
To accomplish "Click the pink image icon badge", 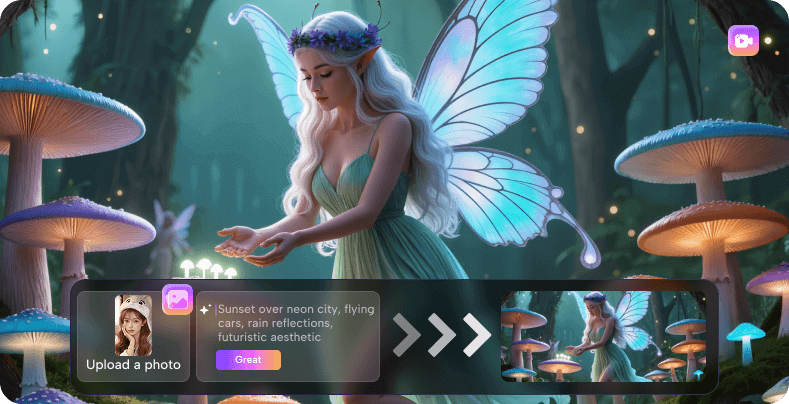I will [x=177, y=300].
